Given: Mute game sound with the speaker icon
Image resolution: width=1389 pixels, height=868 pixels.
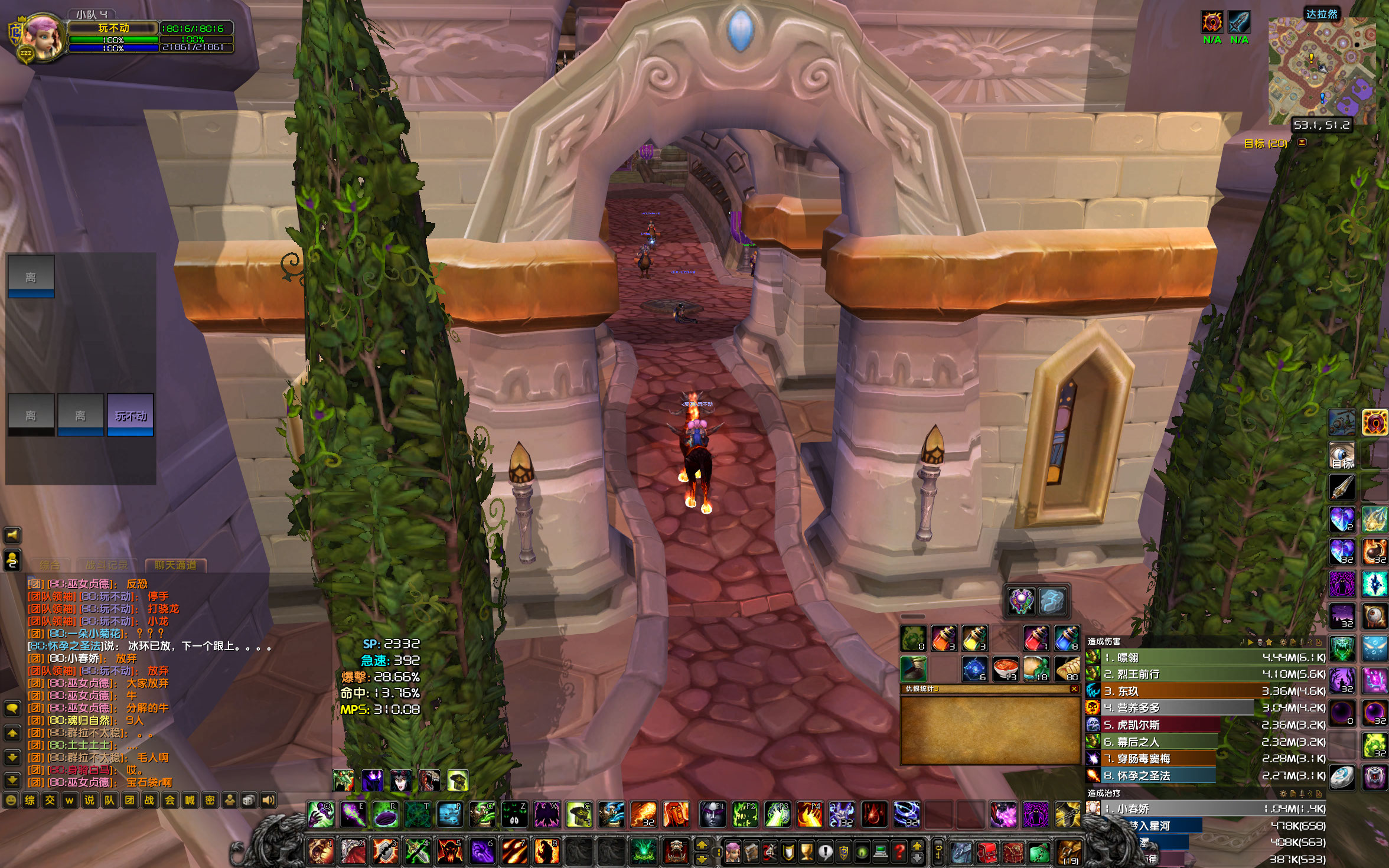Looking at the screenshot, I should [268, 801].
